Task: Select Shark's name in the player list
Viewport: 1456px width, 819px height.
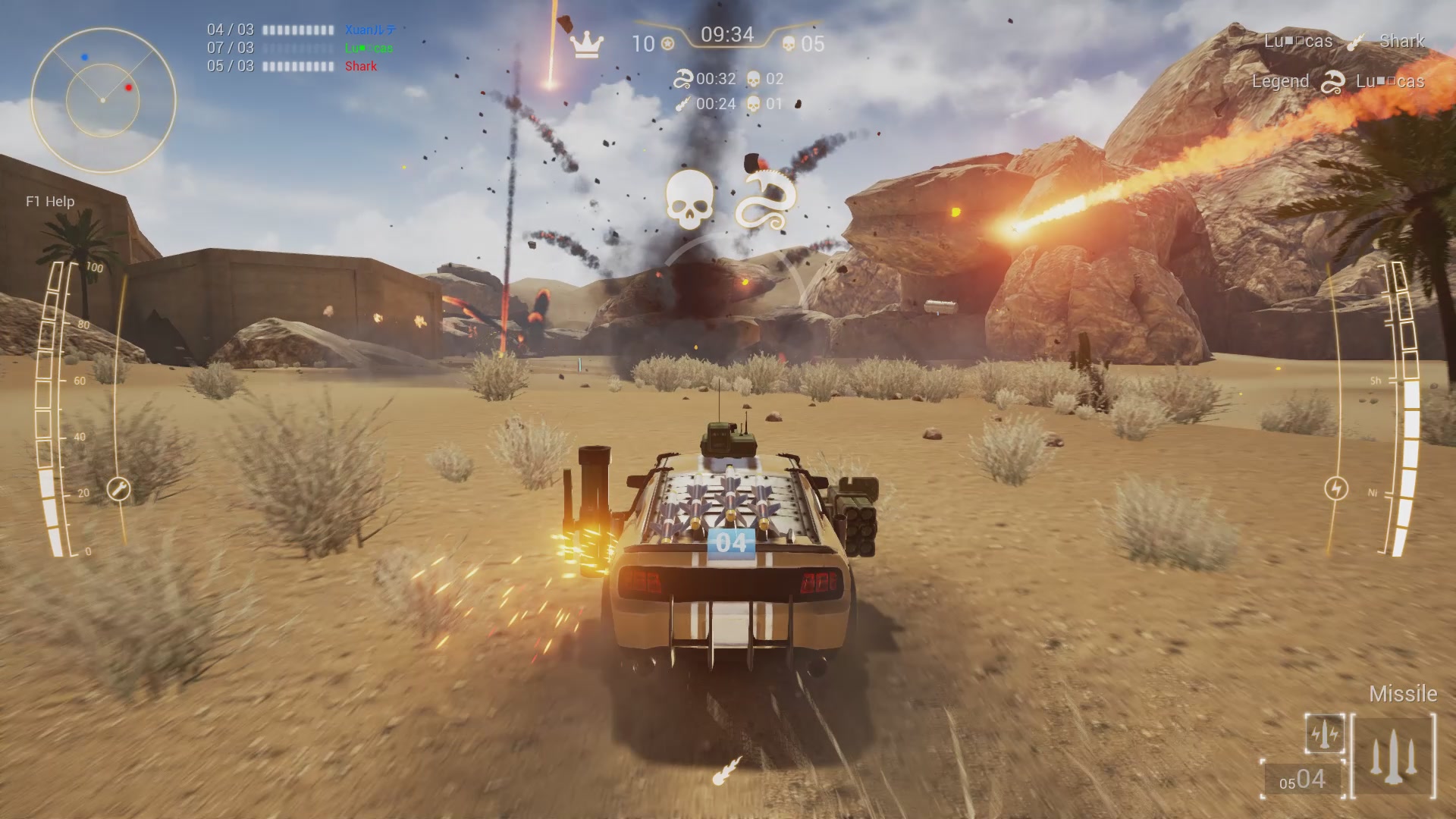Action: [360, 67]
